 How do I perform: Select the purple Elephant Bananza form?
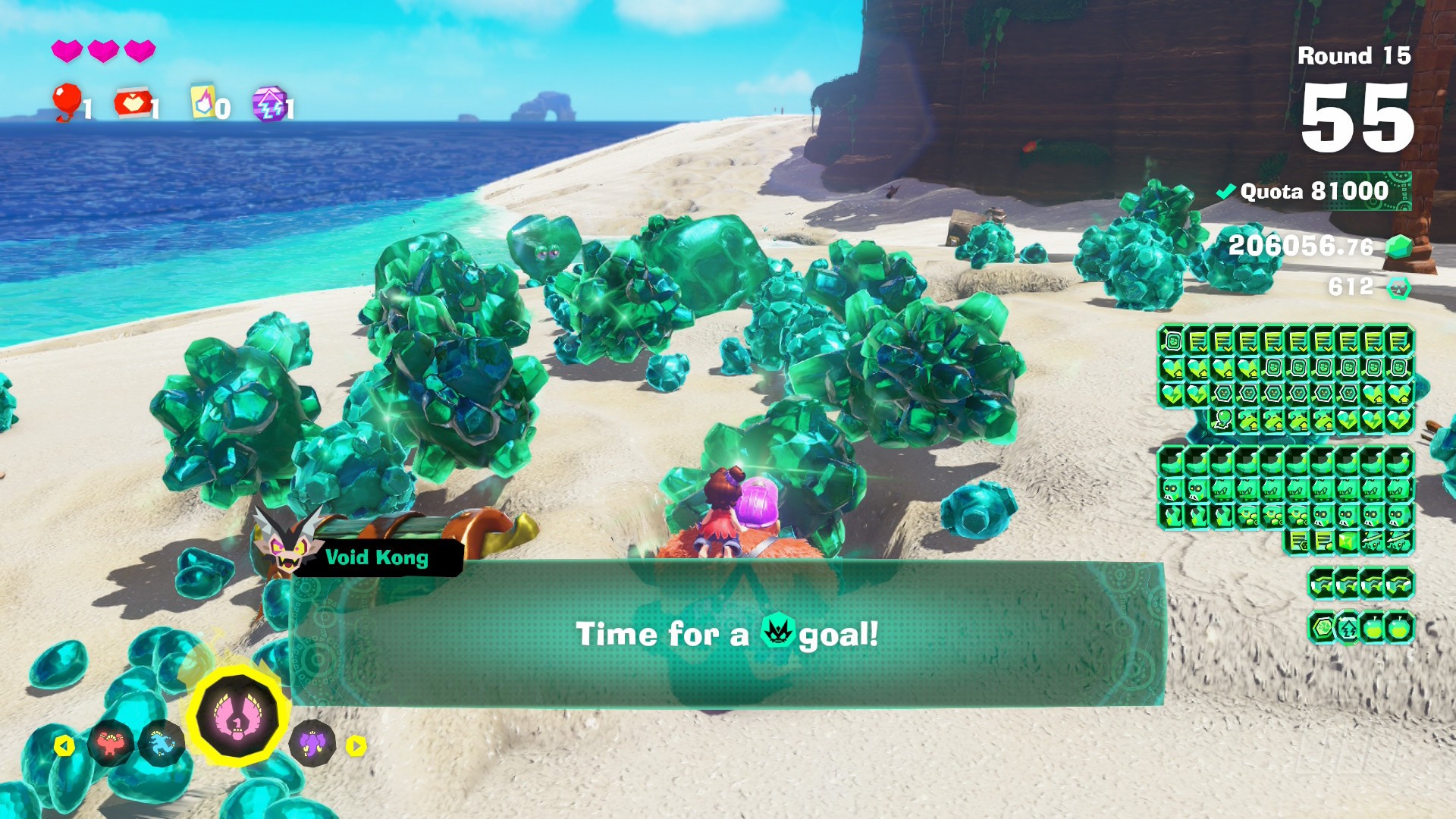pos(312,744)
